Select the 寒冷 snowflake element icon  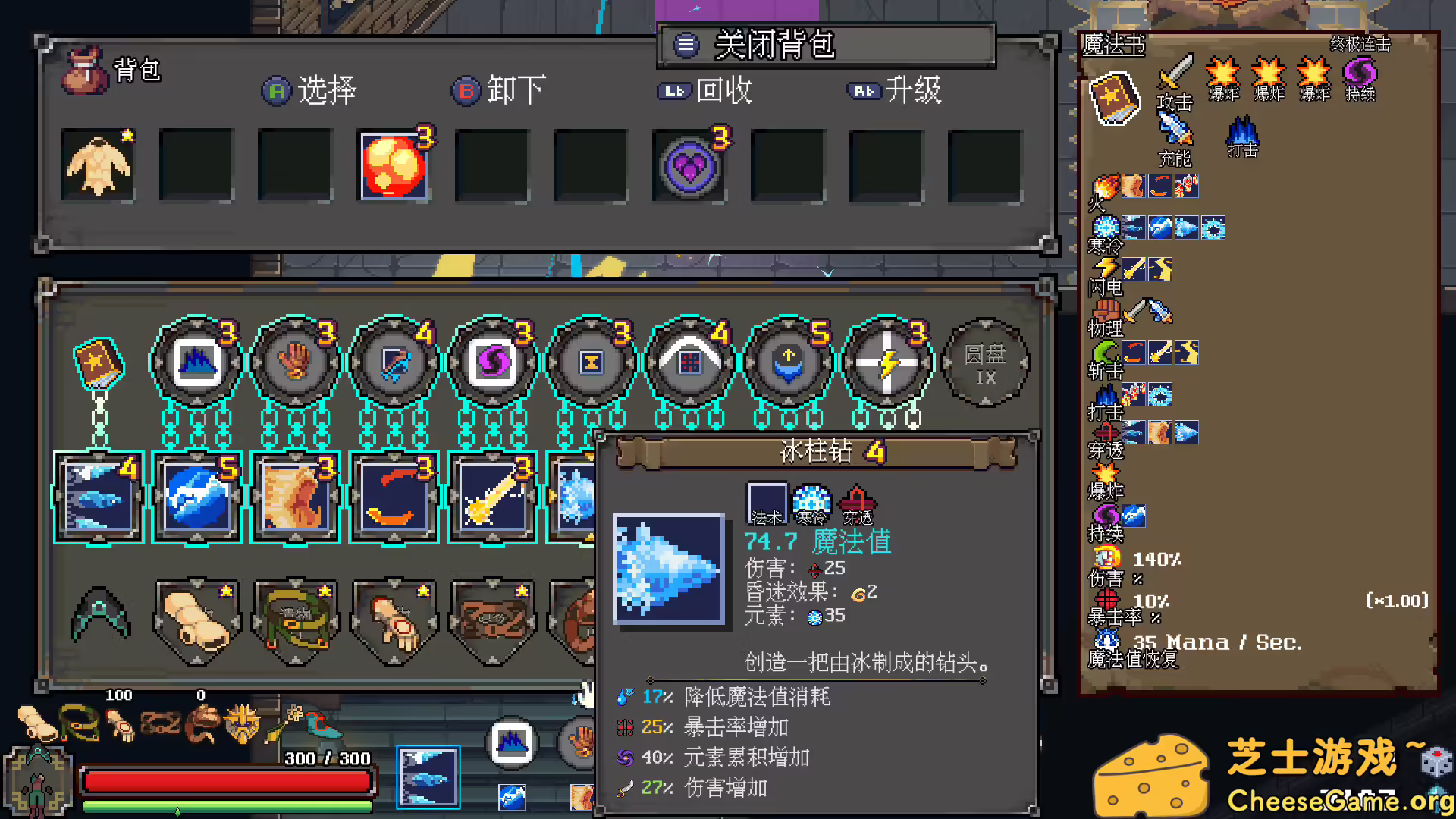(1106, 226)
